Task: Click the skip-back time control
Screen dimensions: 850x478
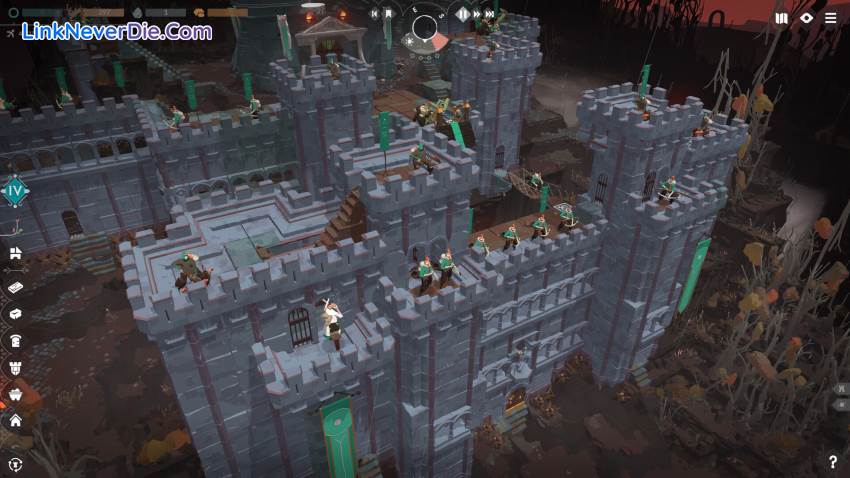Action: pyautogui.click(x=374, y=14)
